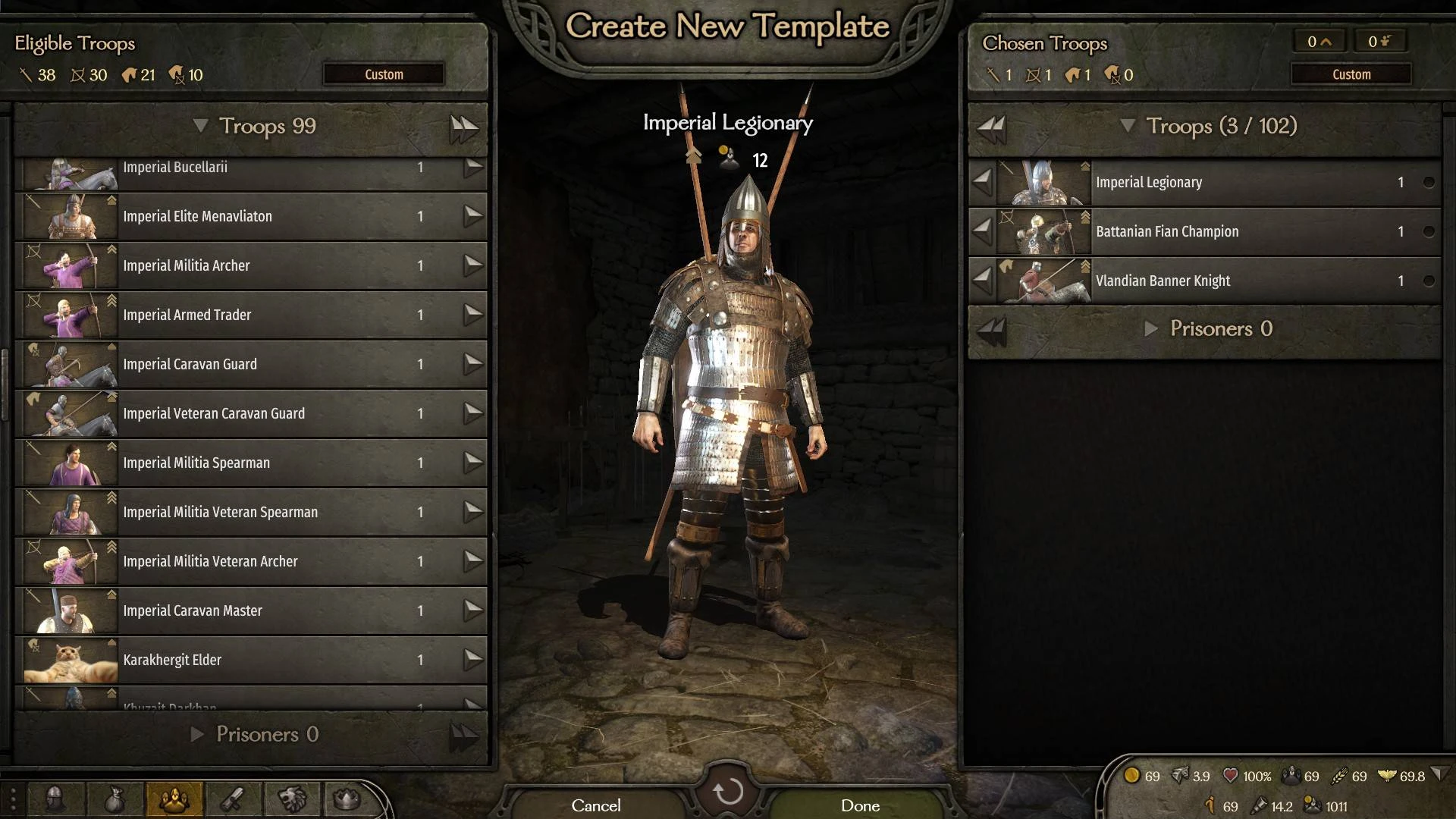This screenshot has height=819, width=1456.
Task: Click the circular reset arrow below the character model
Action: (728, 791)
